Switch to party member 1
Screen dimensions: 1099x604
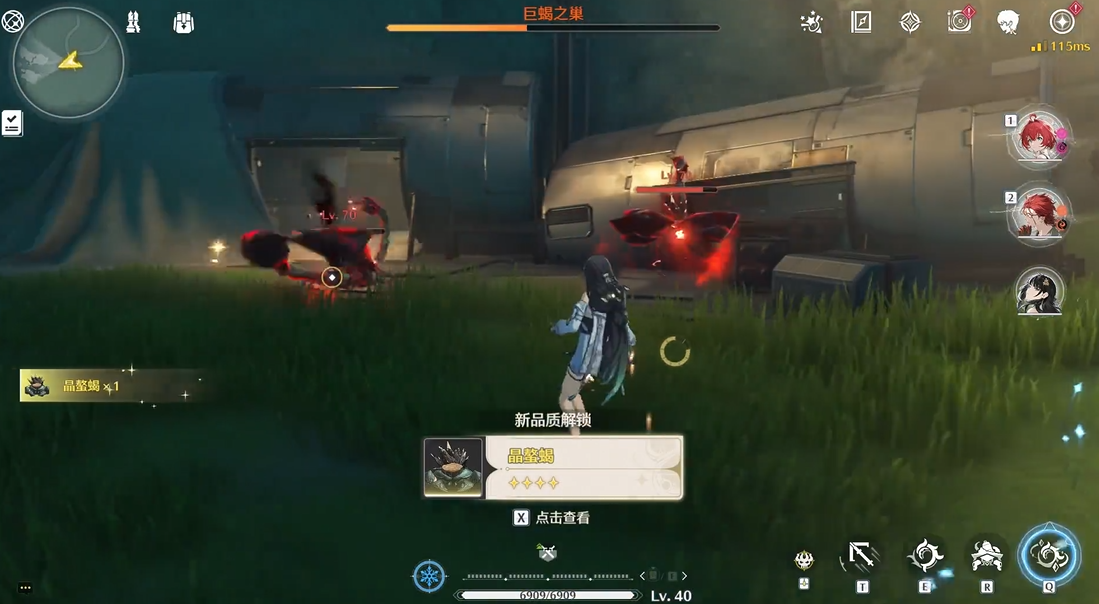(1040, 137)
